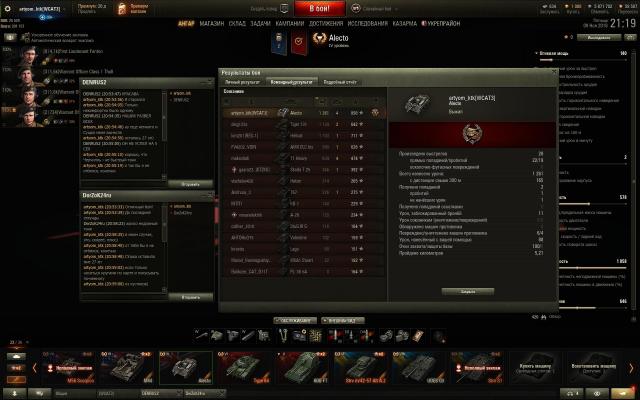The width and height of the screenshot is (640, 400).
Task: Go to the Склад (depot) section
Action: [236, 21]
